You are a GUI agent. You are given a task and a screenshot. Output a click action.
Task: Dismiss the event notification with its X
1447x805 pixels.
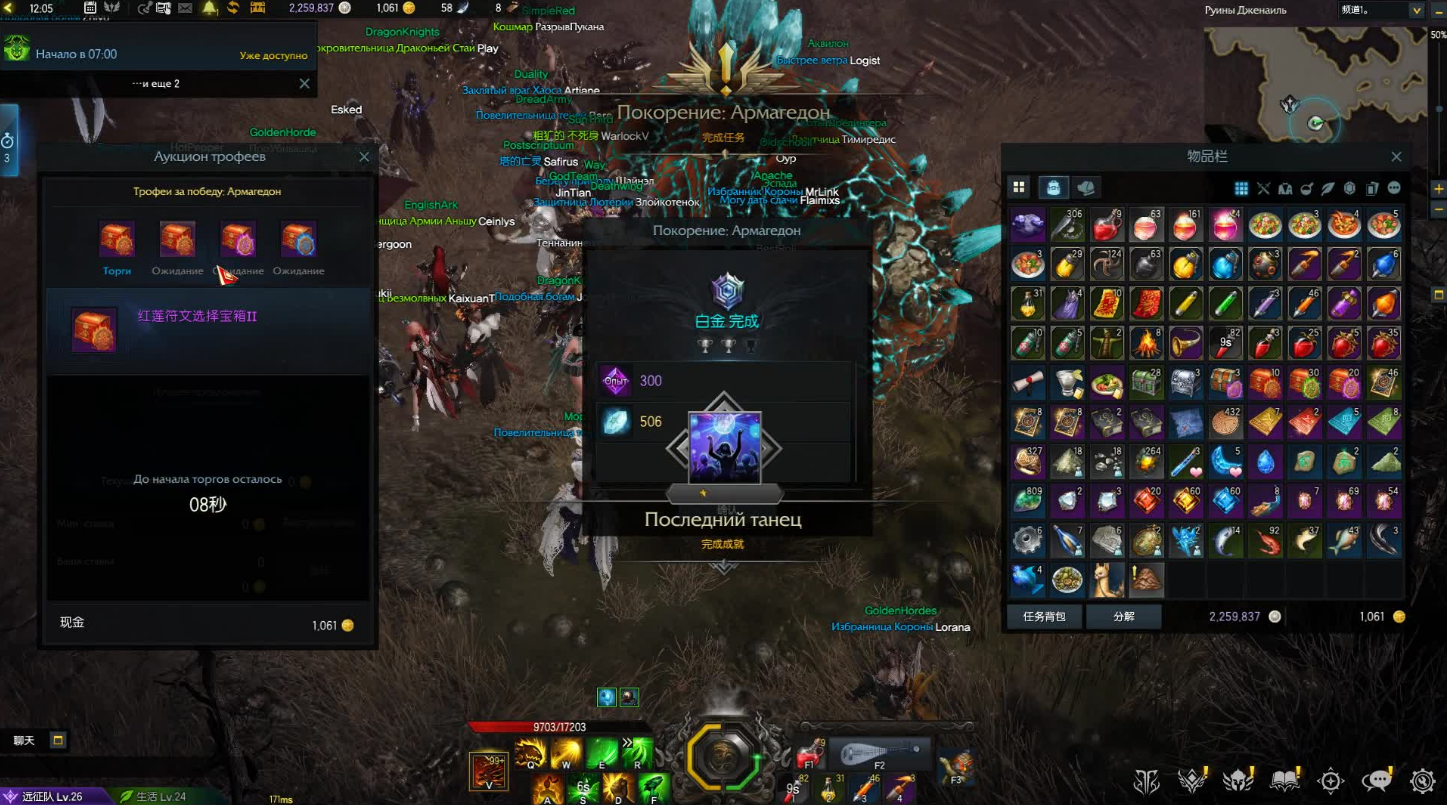click(x=304, y=84)
